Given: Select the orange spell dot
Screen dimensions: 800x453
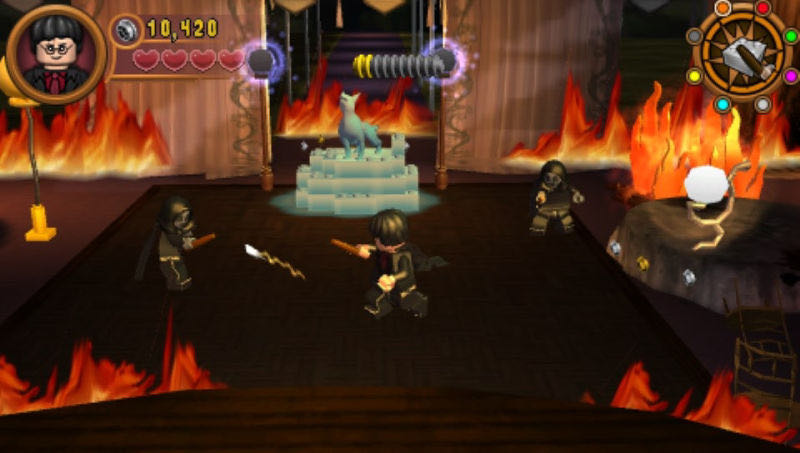Looking at the screenshot, I should pos(722,8).
